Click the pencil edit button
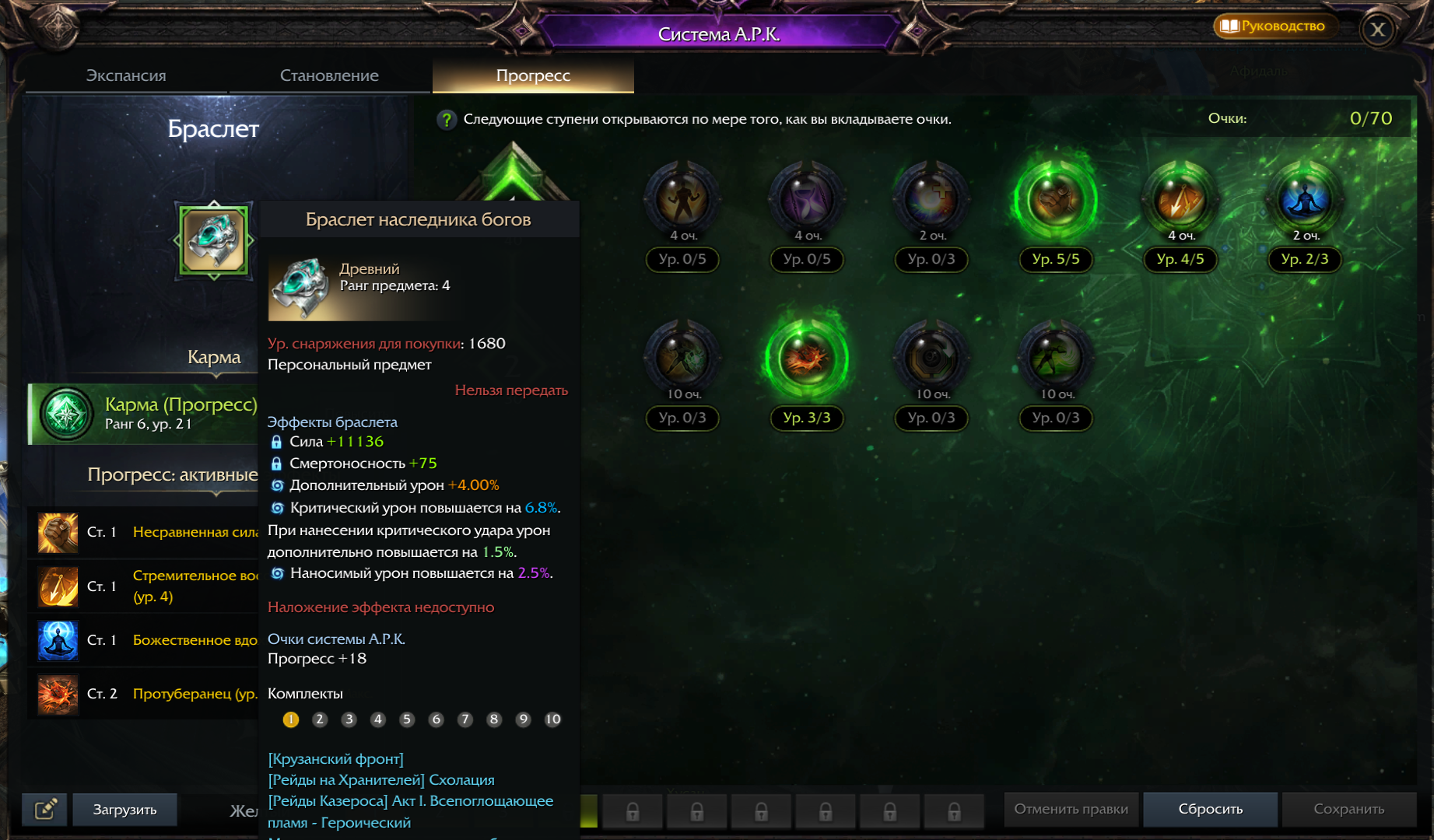 [x=45, y=810]
